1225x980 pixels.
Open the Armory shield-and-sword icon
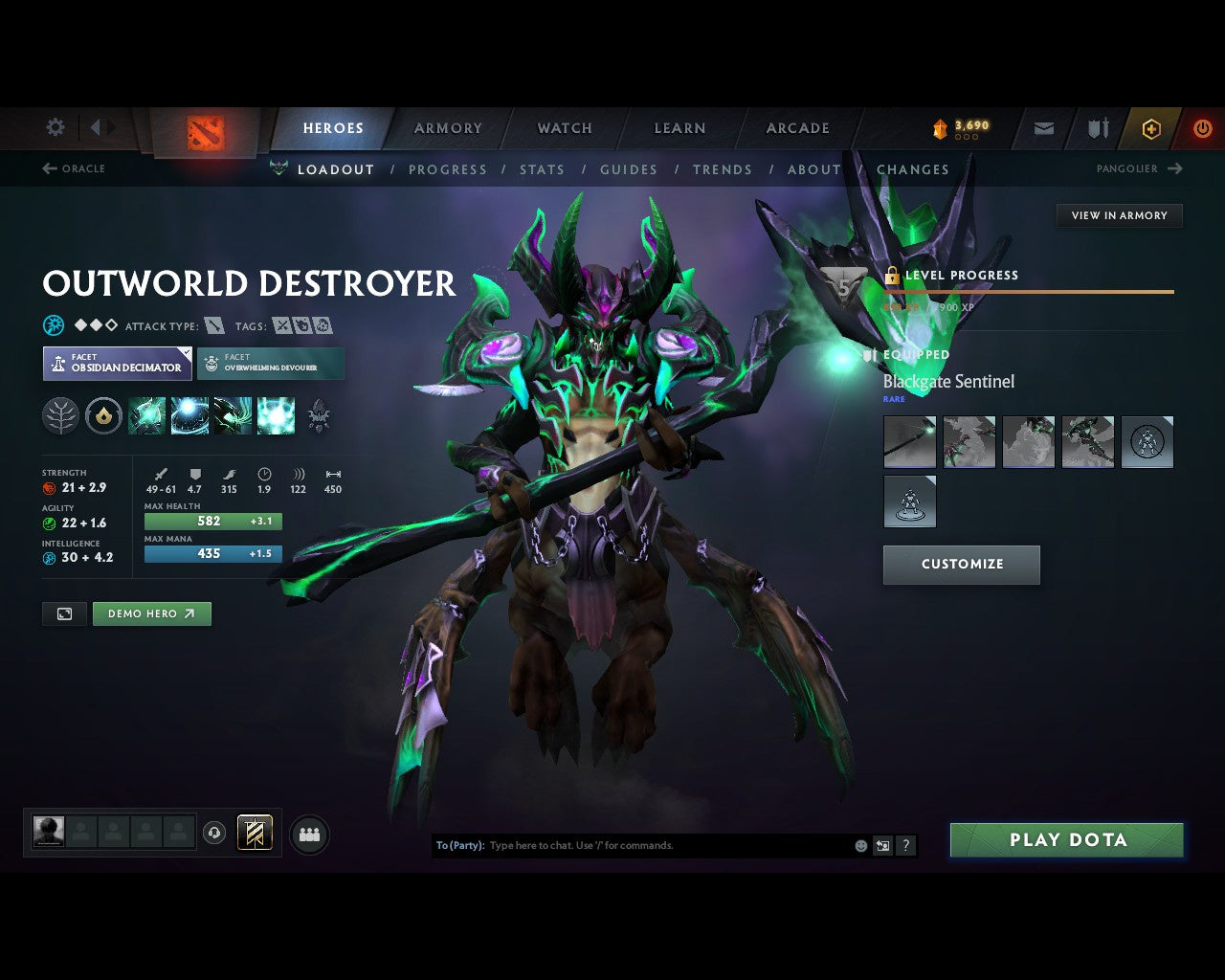[x=1097, y=128]
